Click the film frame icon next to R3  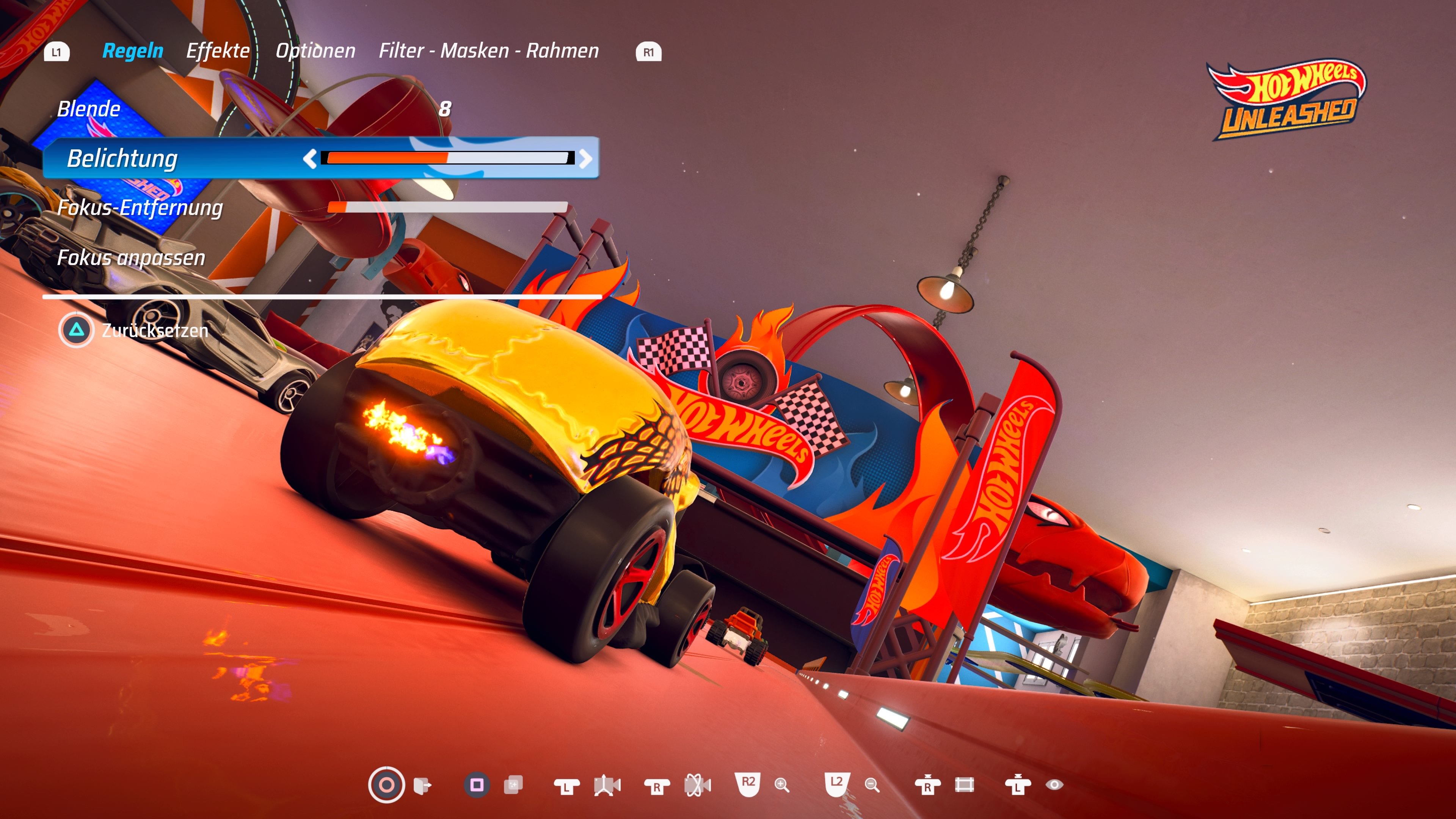(965, 786)
